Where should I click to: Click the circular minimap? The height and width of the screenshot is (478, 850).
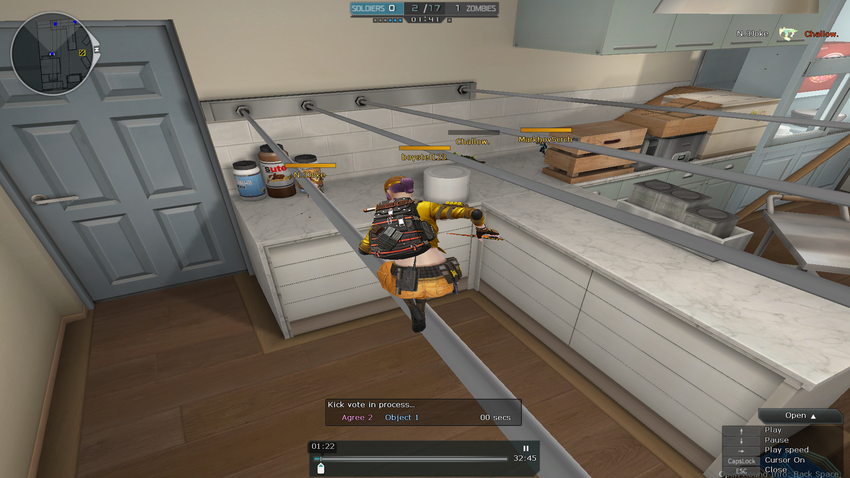50,52
